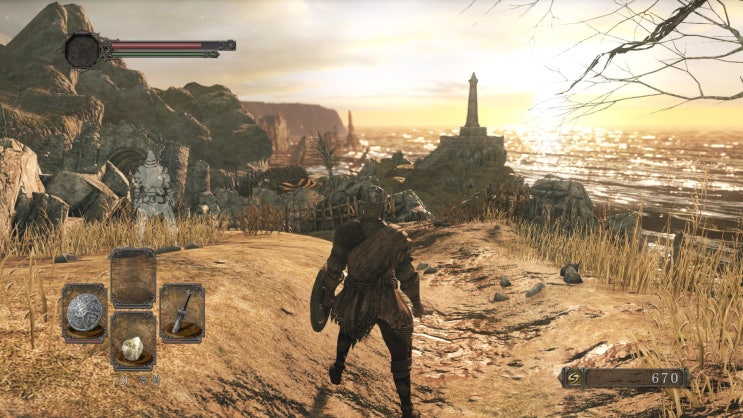The height and width of the screenshot is (418, 743).
Task: Select the sword weapon slot
Action: (x=182, y=313)
